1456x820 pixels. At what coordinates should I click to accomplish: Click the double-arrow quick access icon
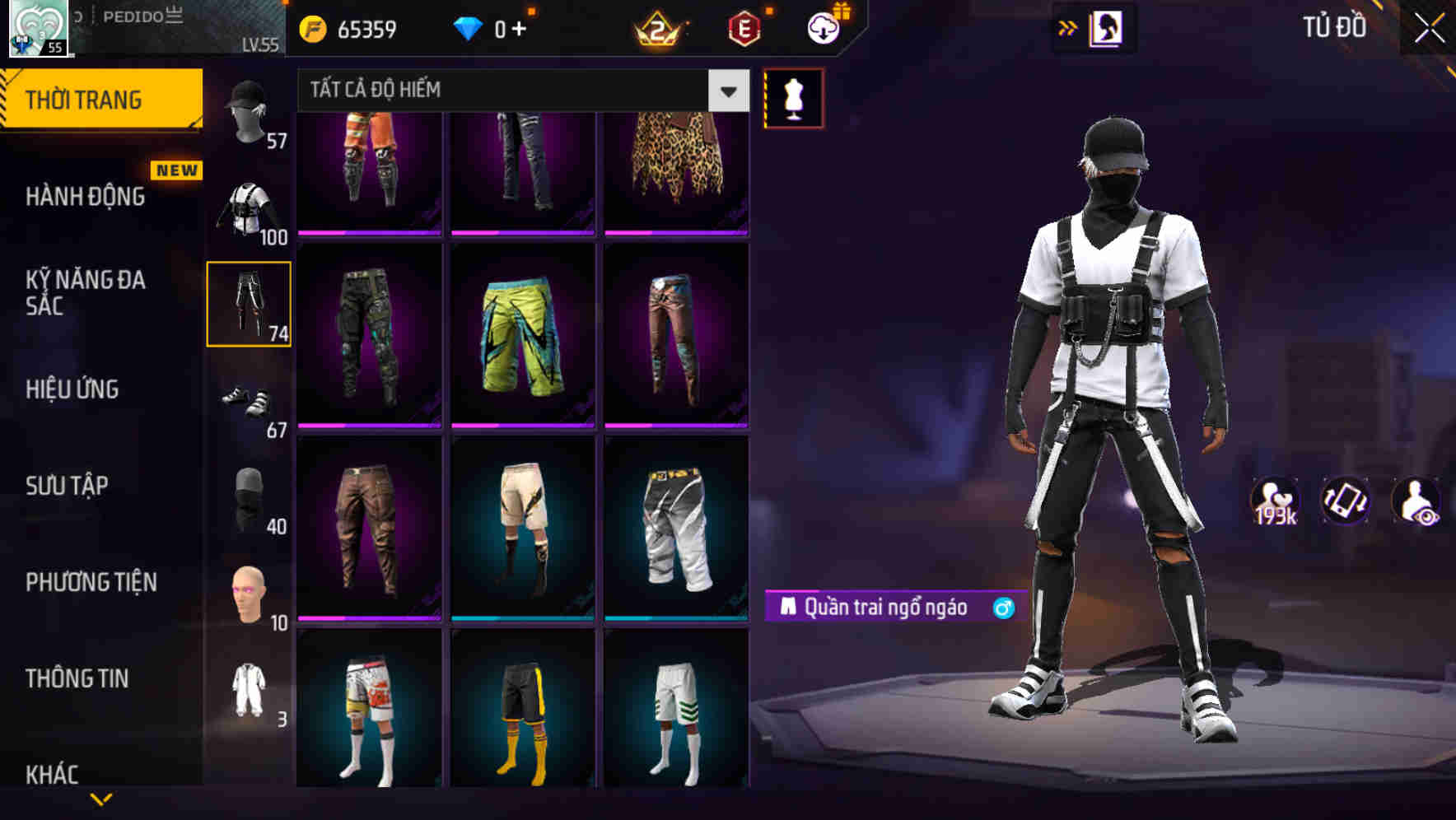point(1066,26)
